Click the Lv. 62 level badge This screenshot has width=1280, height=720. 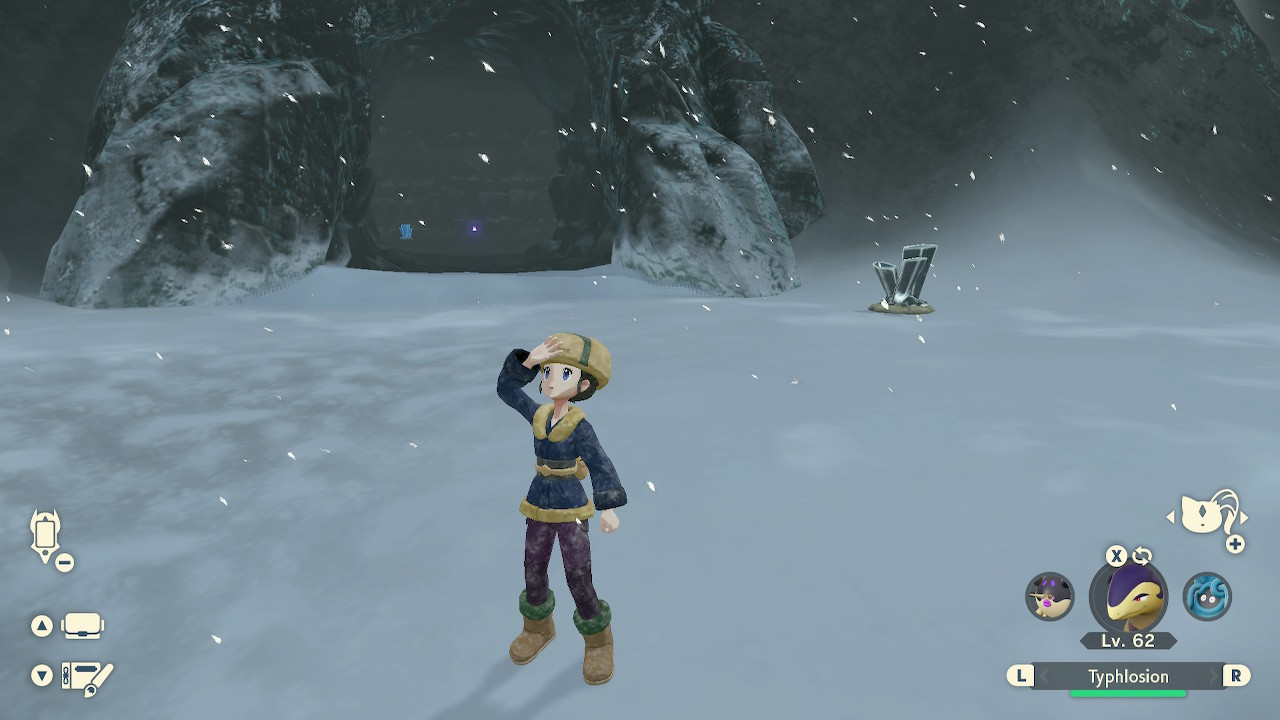[x=1128, y=638]
